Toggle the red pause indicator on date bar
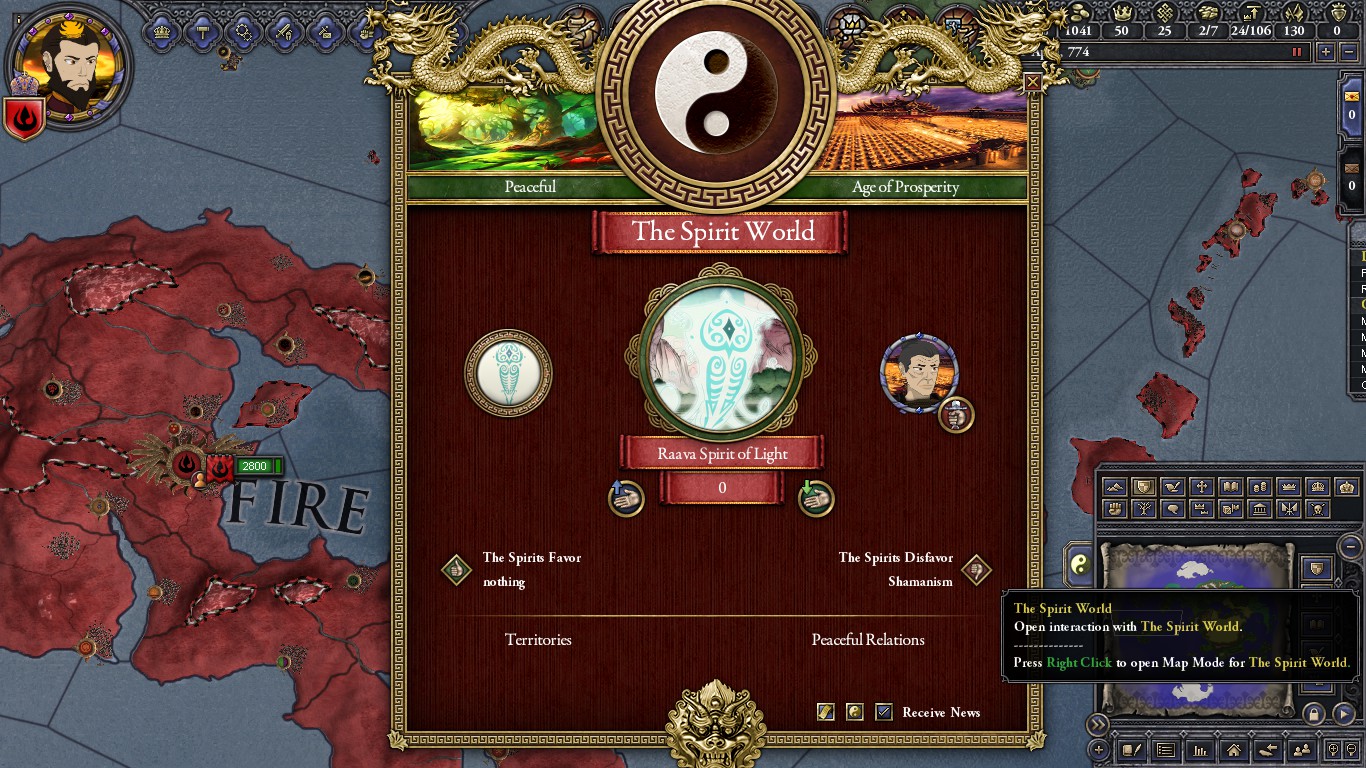Screen dimensions: 1366x768 coord(1298,52)
